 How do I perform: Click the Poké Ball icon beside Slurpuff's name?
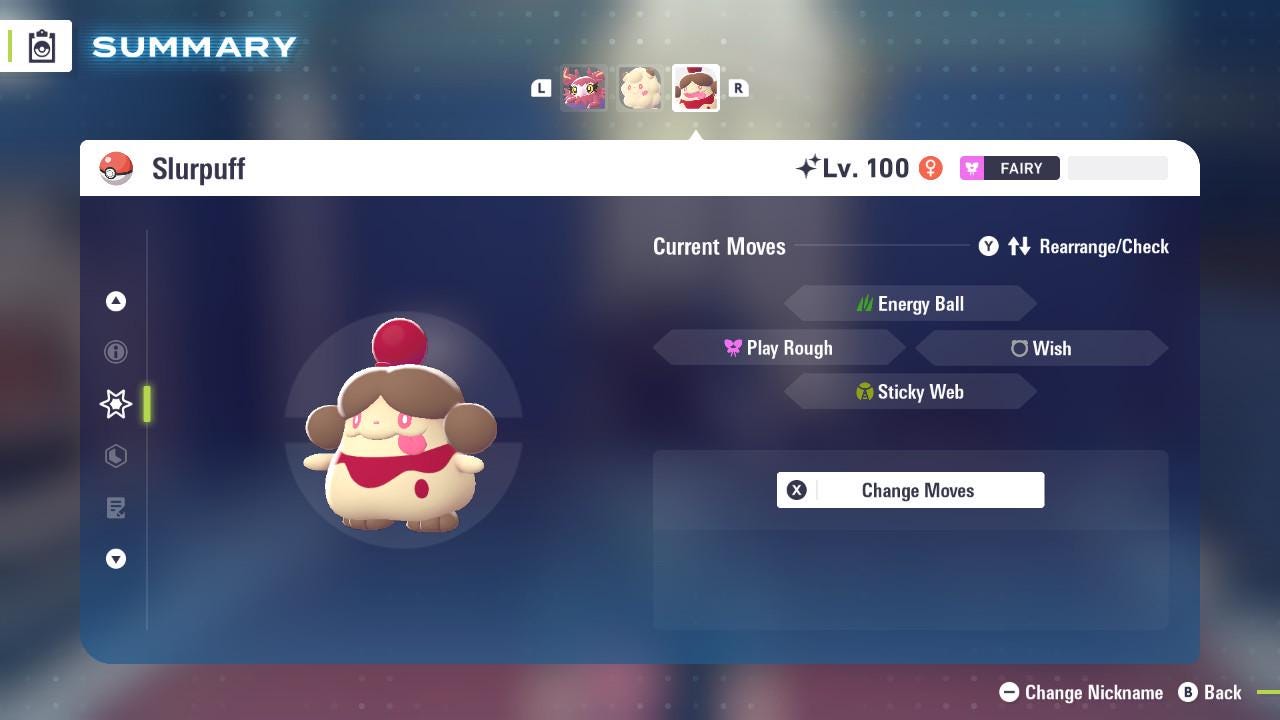coord(116,168)
